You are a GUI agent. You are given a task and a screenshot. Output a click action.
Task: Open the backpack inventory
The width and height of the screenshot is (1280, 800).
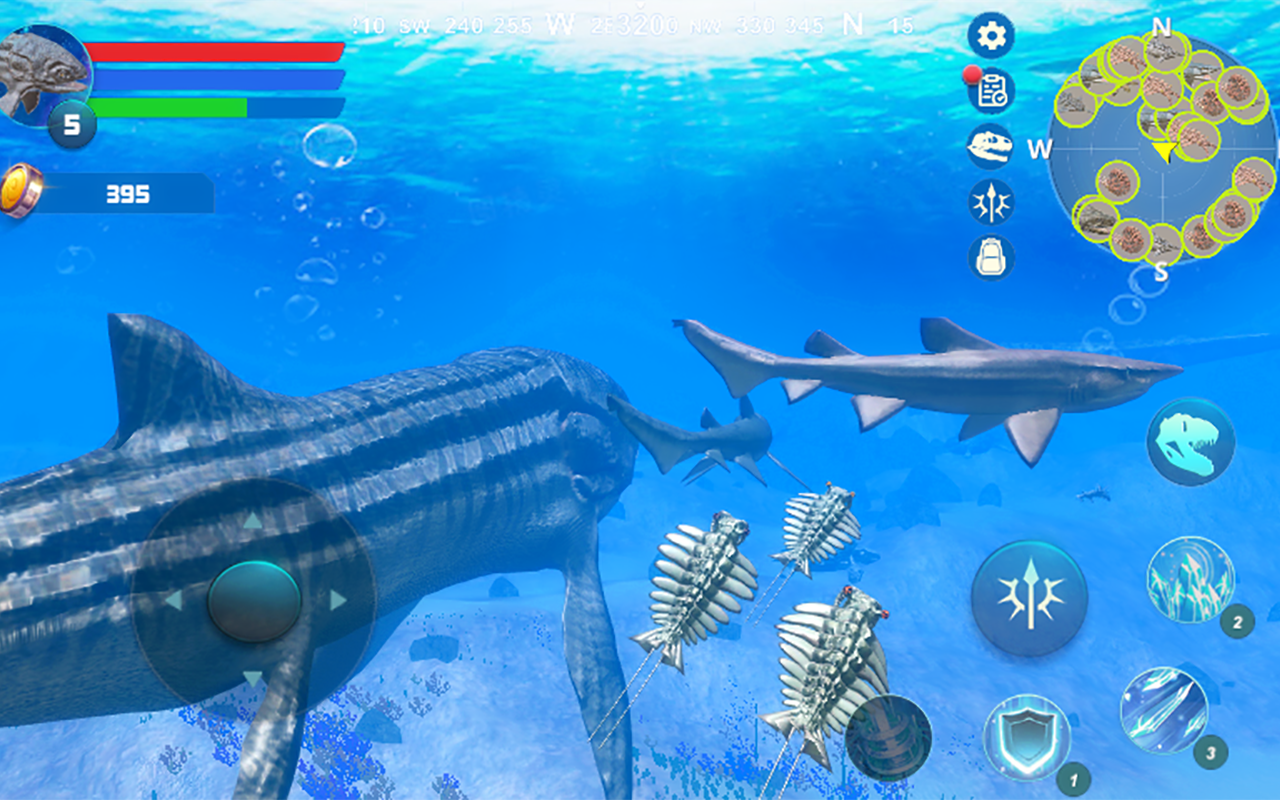coord(991,257)
